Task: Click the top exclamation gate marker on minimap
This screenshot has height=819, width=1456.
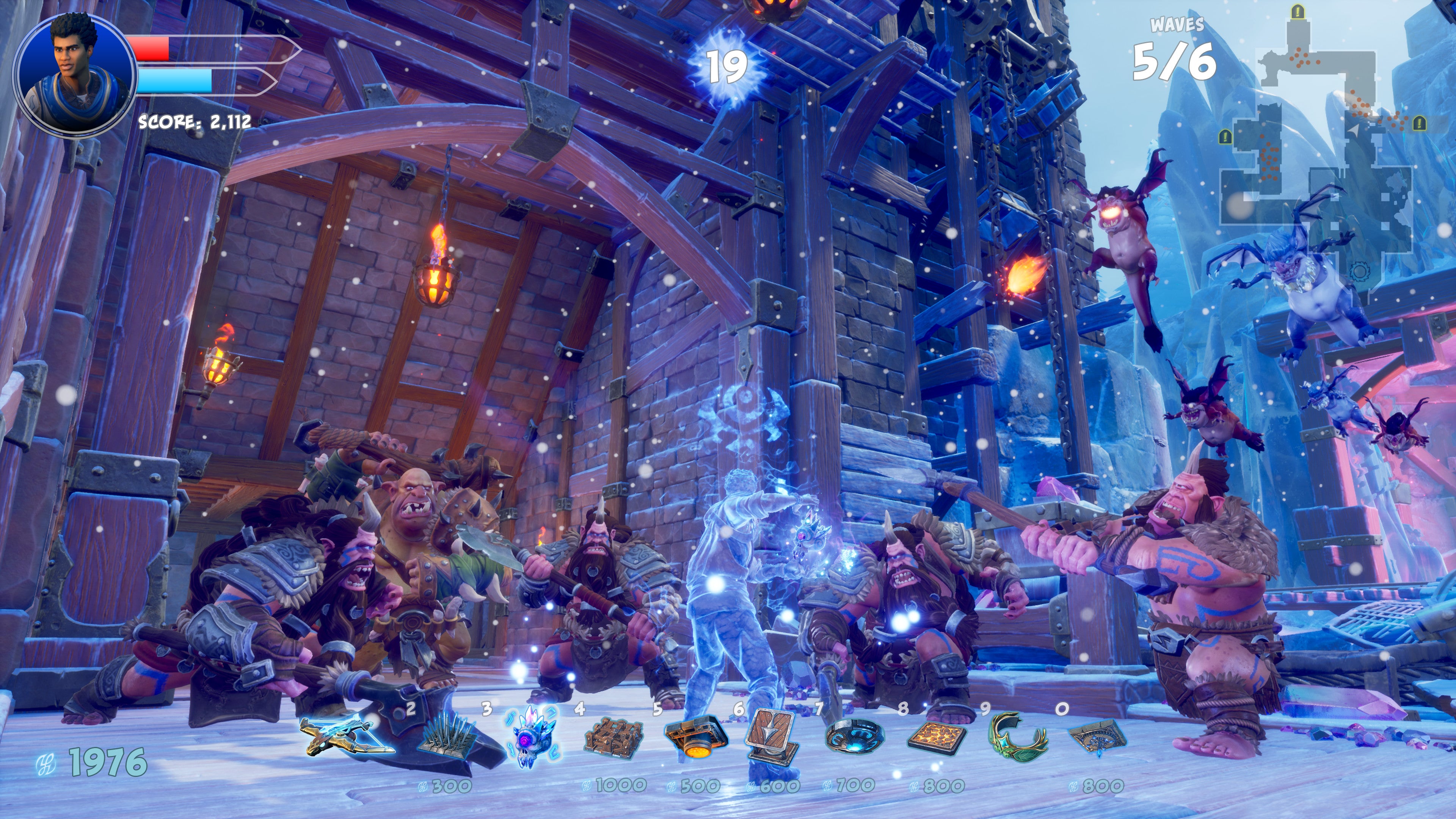Action: click(1297, 11)
